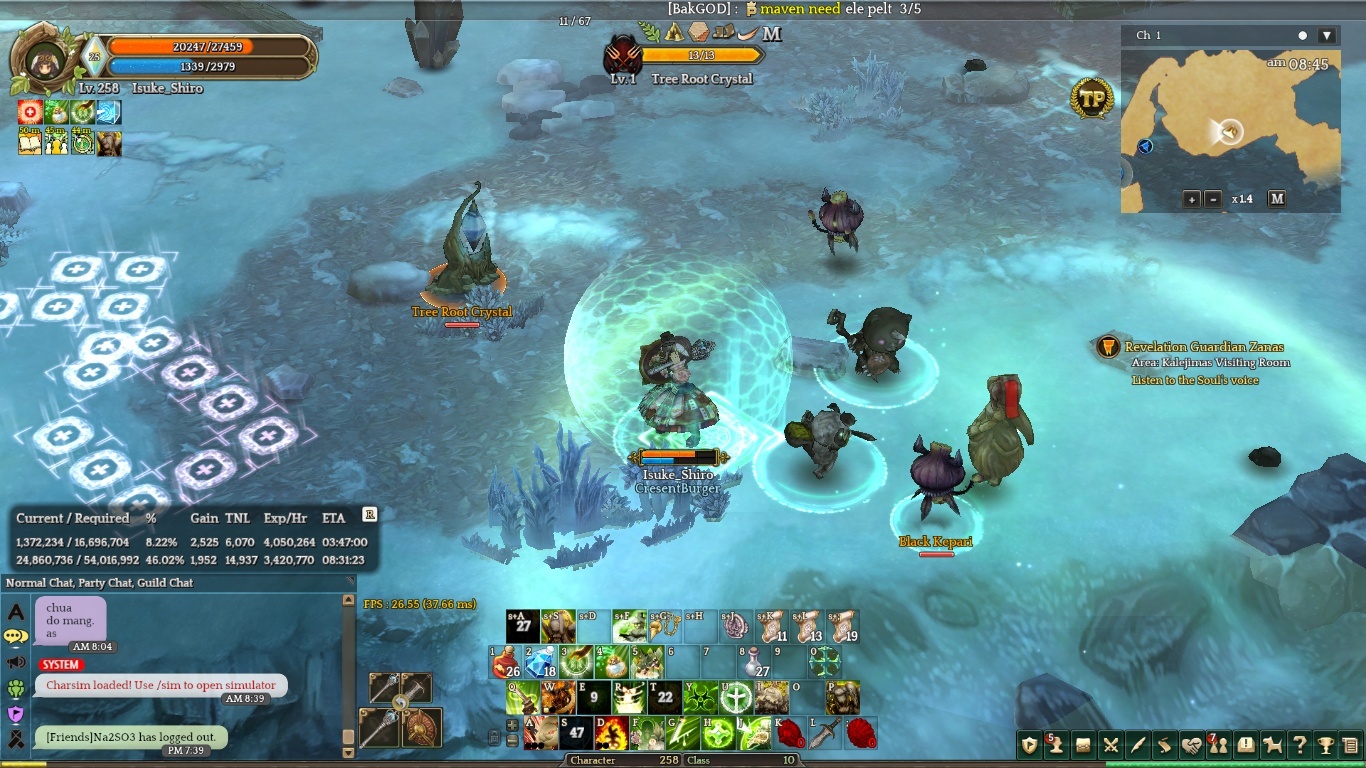Open the TP shop button
Image resolution: width=1366 pixels, height=768 pixels.
pyautogui.click(x=1092, y=99)
